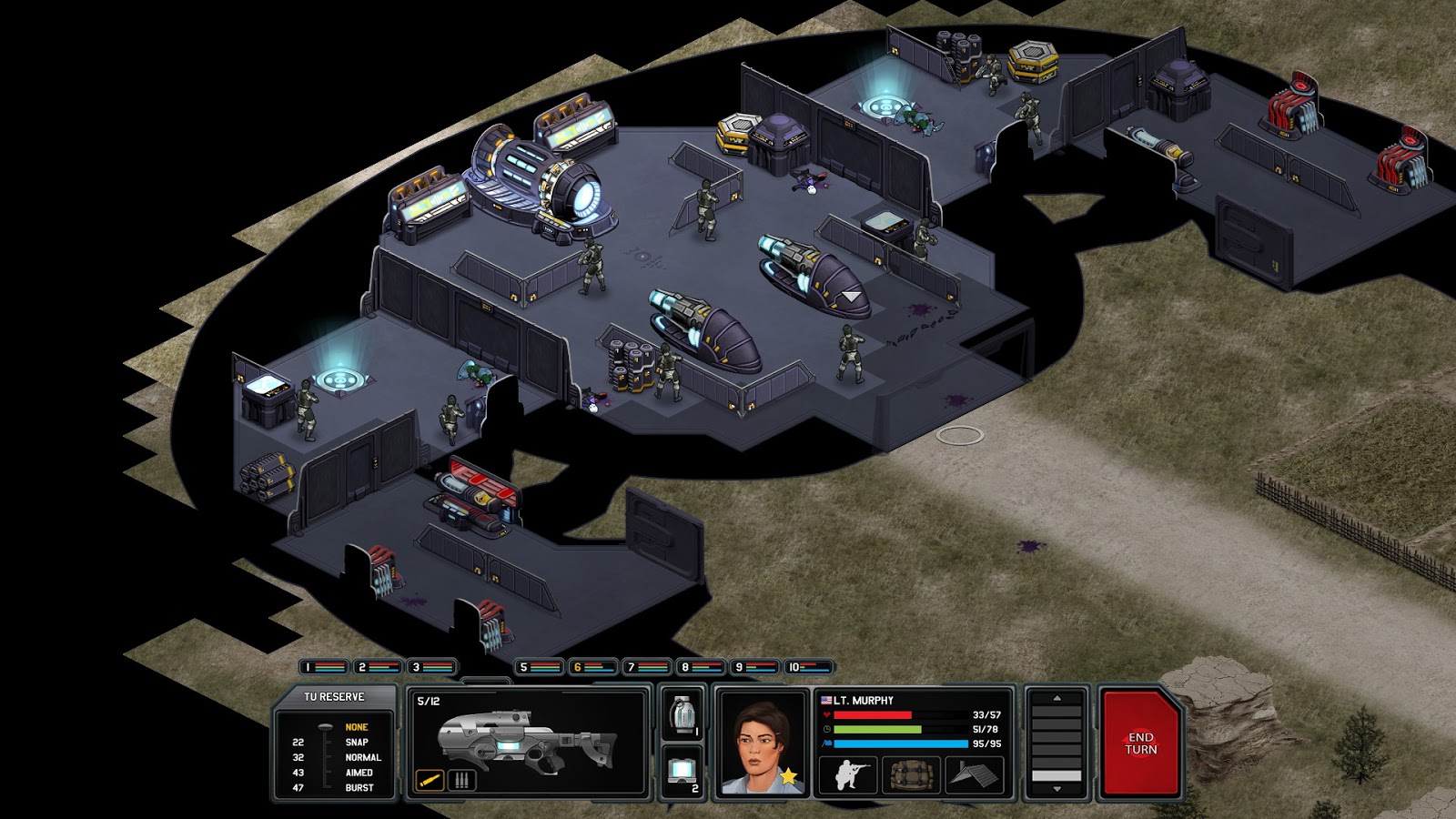Reserve TUs for an Aimed shot
Viewport: 1456px width, 819px height.
(x=359, y=773)
